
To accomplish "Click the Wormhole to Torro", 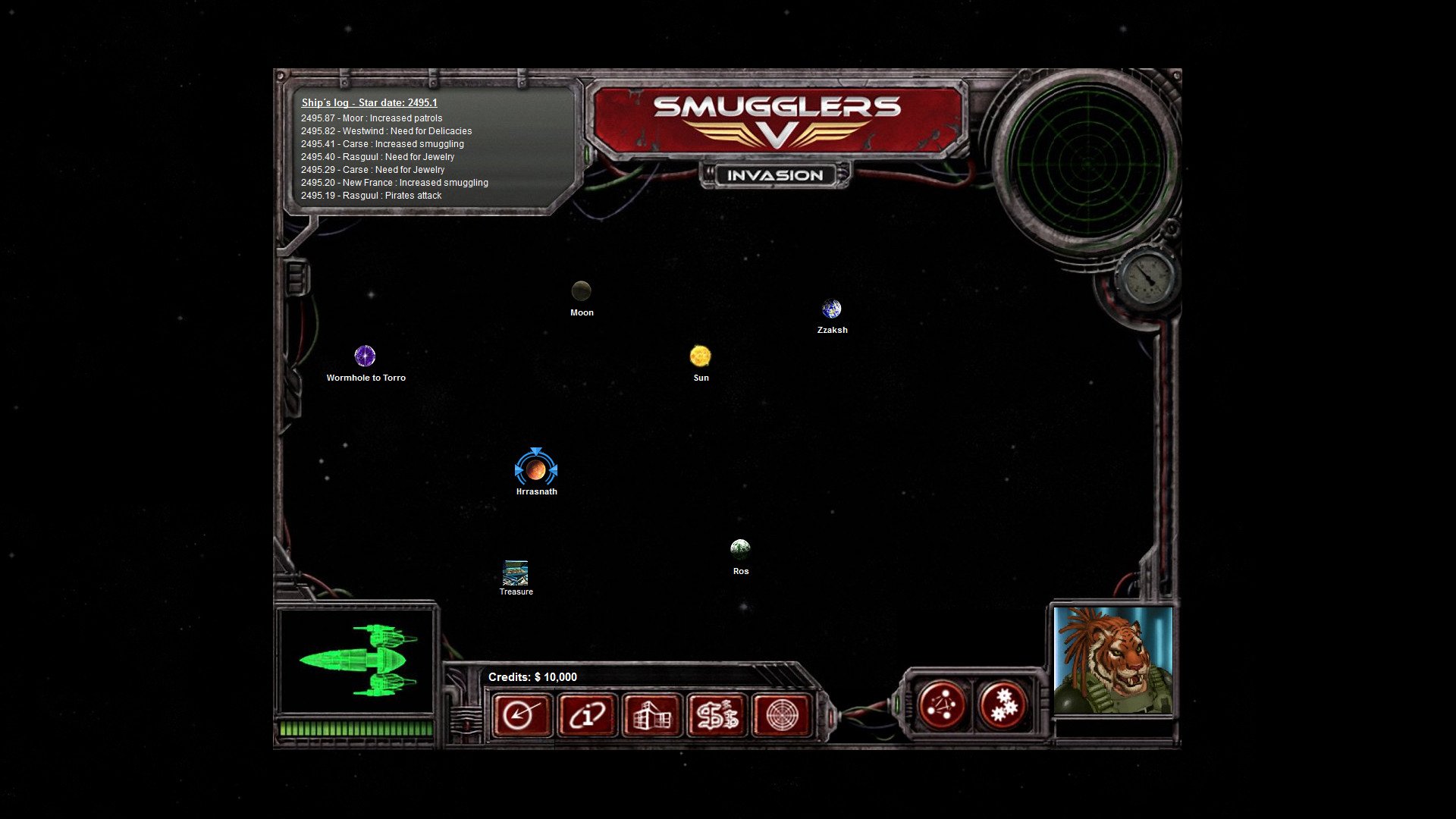I will pos(366,355).
